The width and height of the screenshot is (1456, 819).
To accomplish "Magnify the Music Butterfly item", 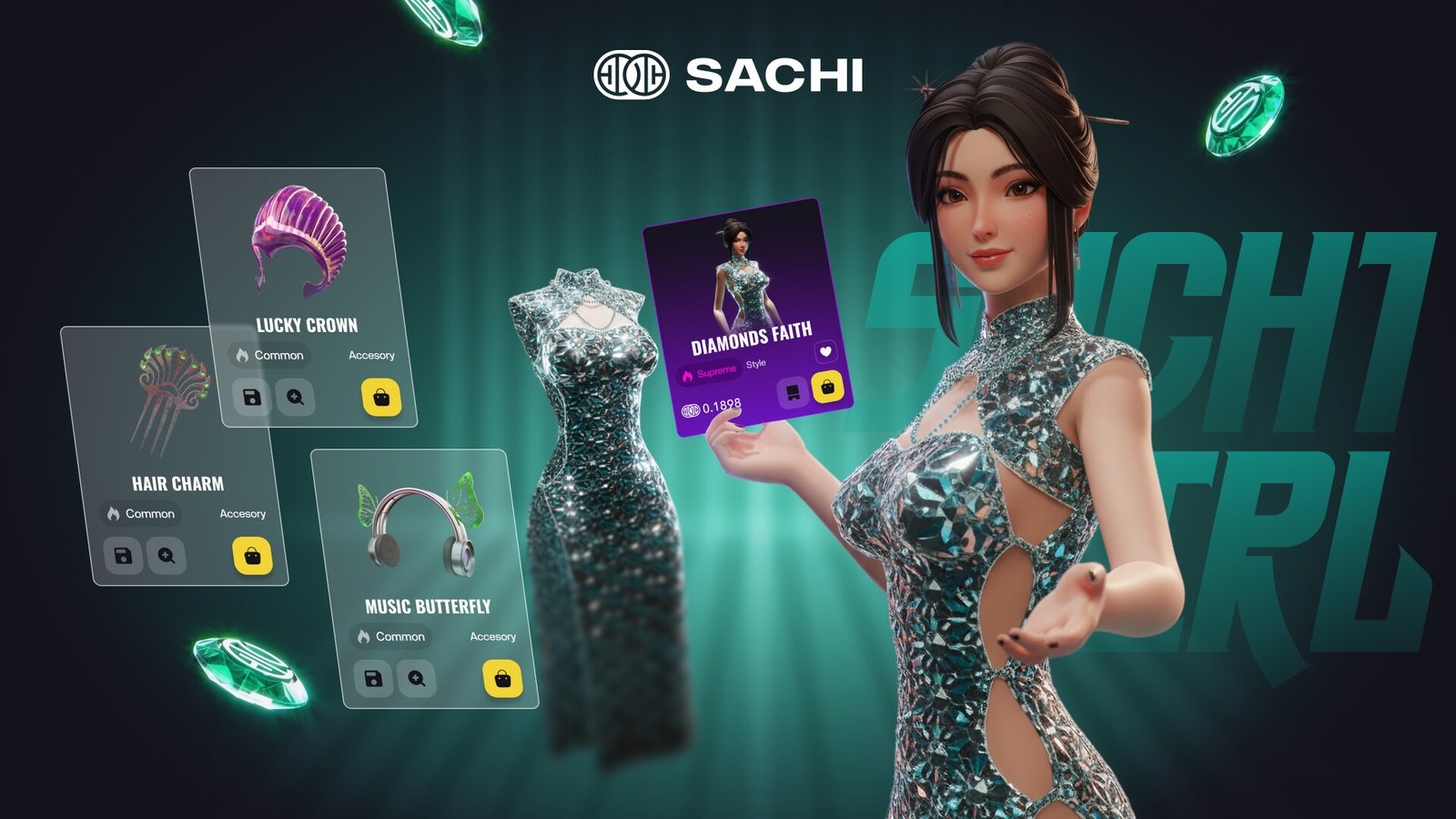I will click(x=417, y=679).
